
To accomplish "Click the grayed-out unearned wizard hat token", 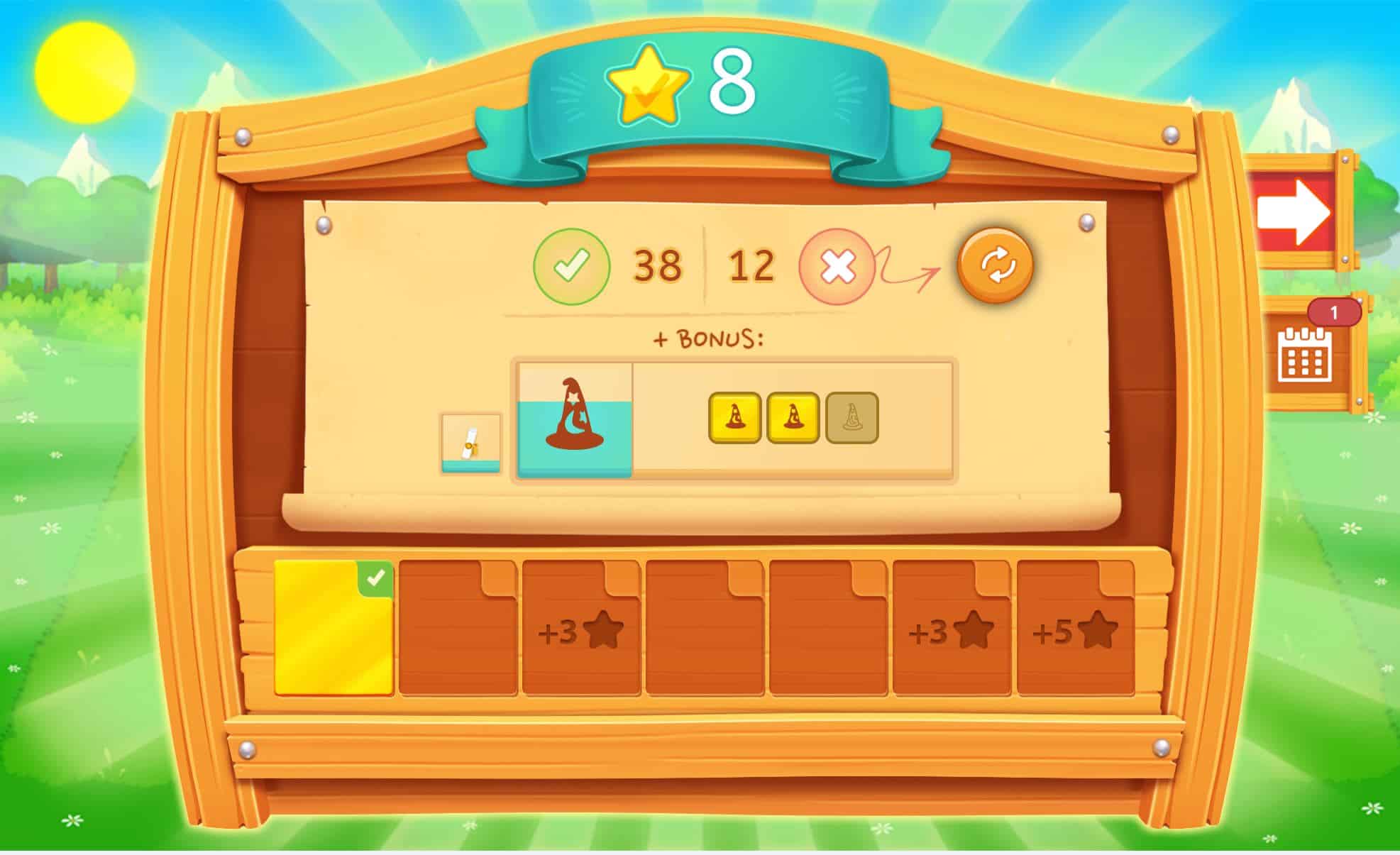I will 849,418.
